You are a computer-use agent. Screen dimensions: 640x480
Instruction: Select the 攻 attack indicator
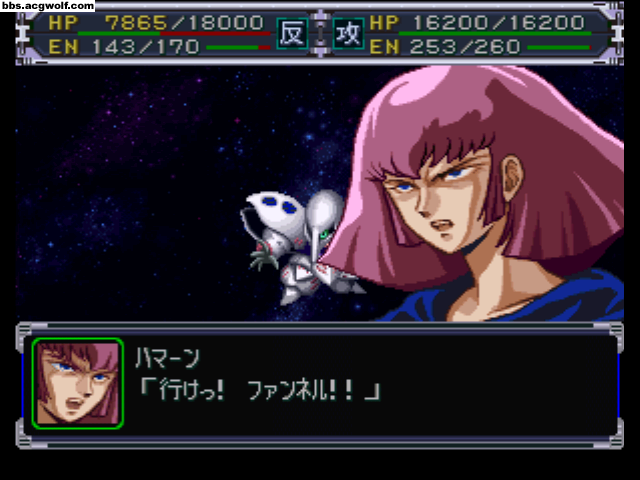point(347,34)
